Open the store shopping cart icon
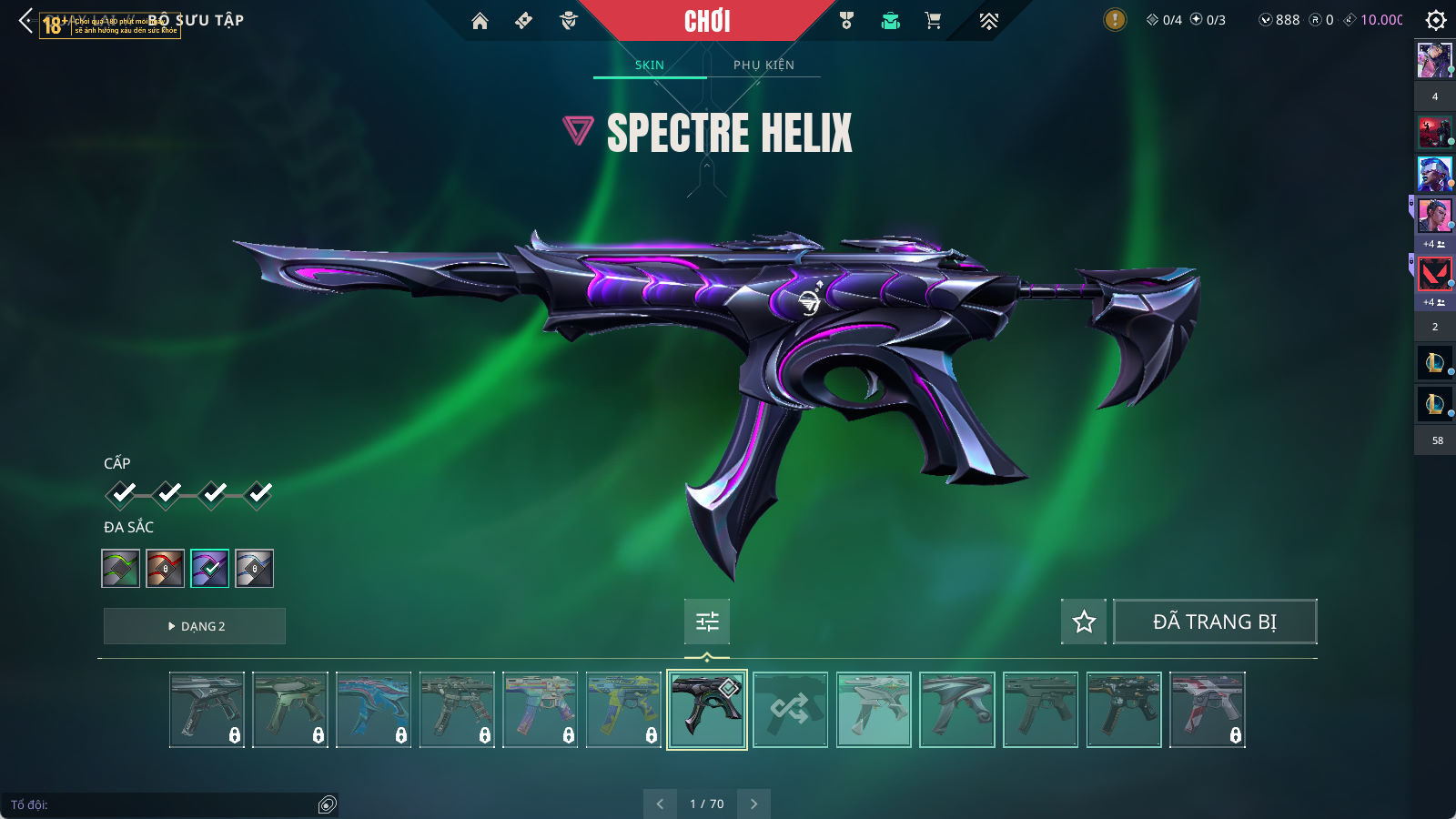Viewport: 1456px width, 819px height. point(933,21)
